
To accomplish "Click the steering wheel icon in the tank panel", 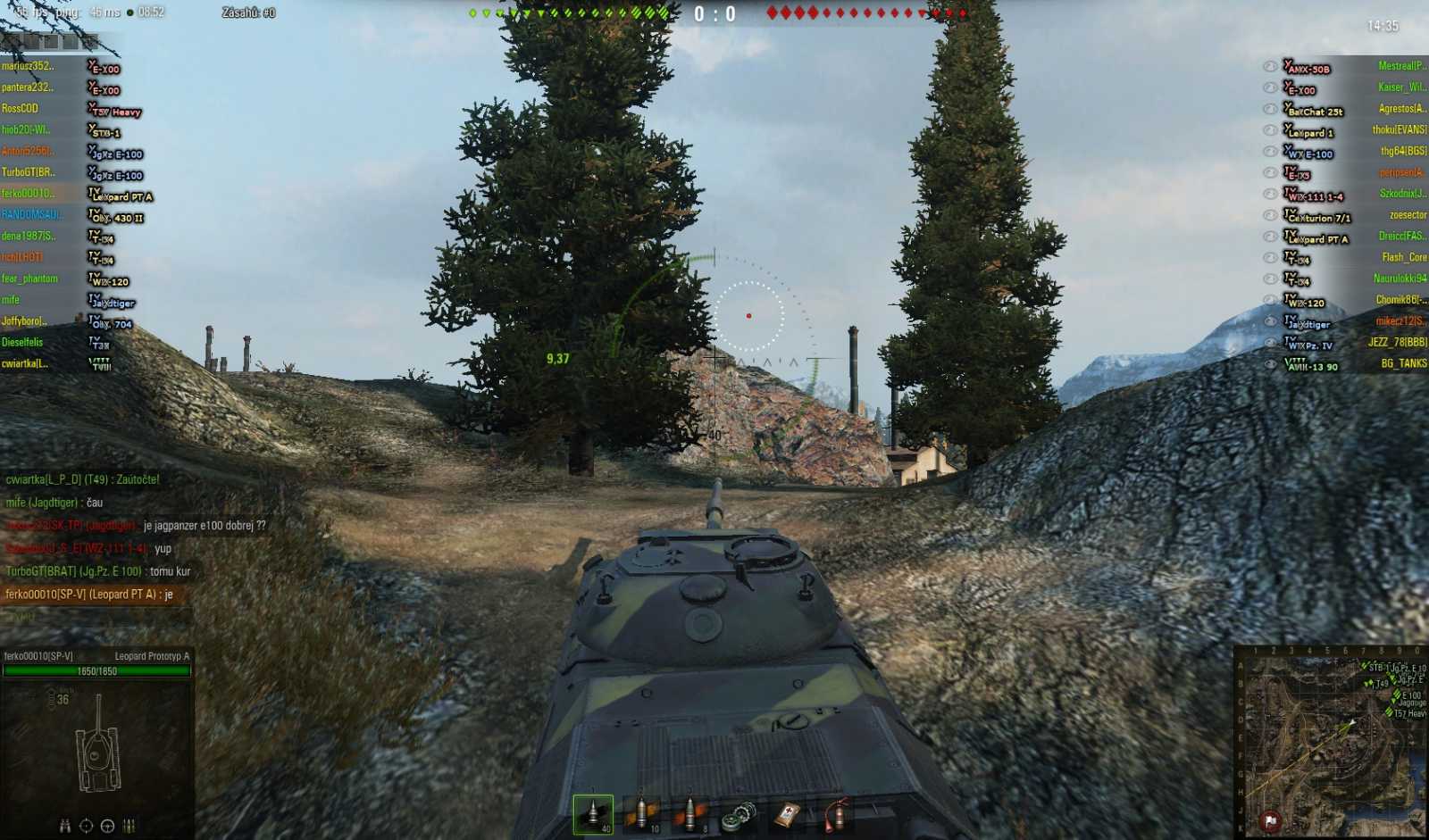I will (107, 826).
